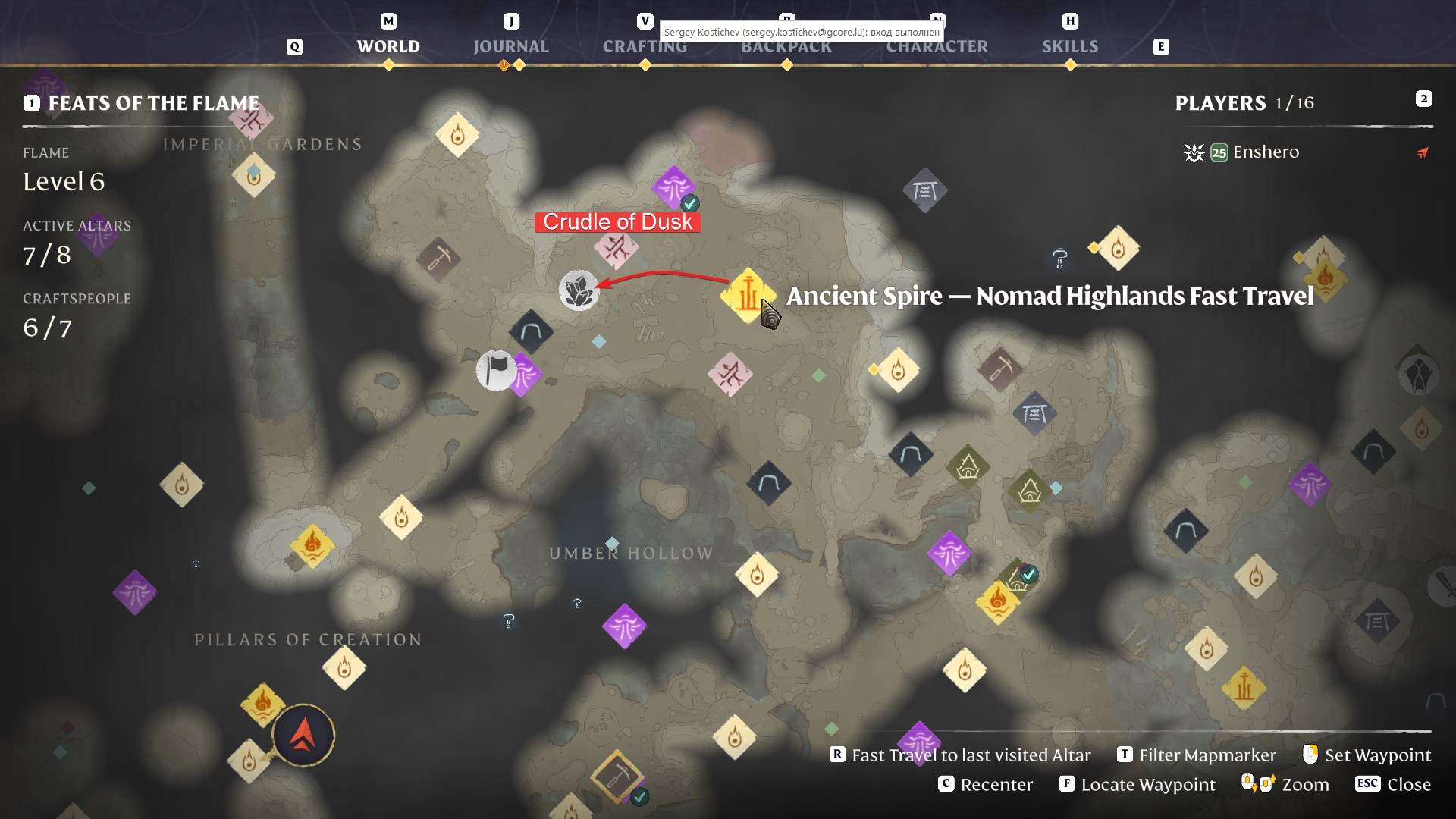
Task: Open Filter Mapmarker
Action: coord(1207,755)
